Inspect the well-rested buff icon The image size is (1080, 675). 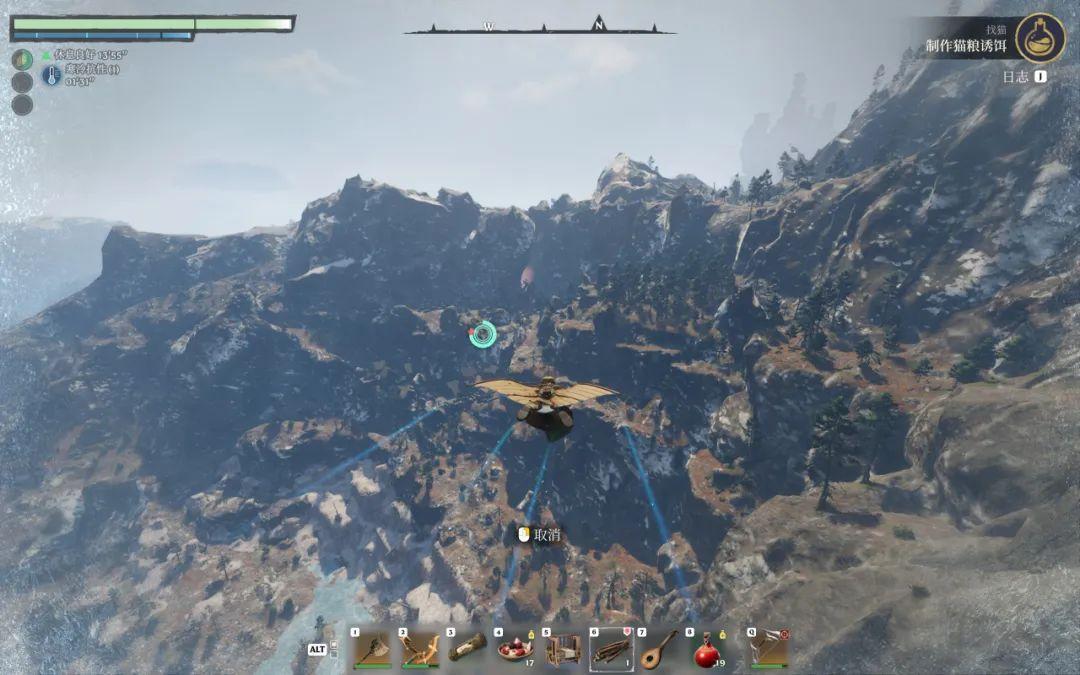[23, 59]
